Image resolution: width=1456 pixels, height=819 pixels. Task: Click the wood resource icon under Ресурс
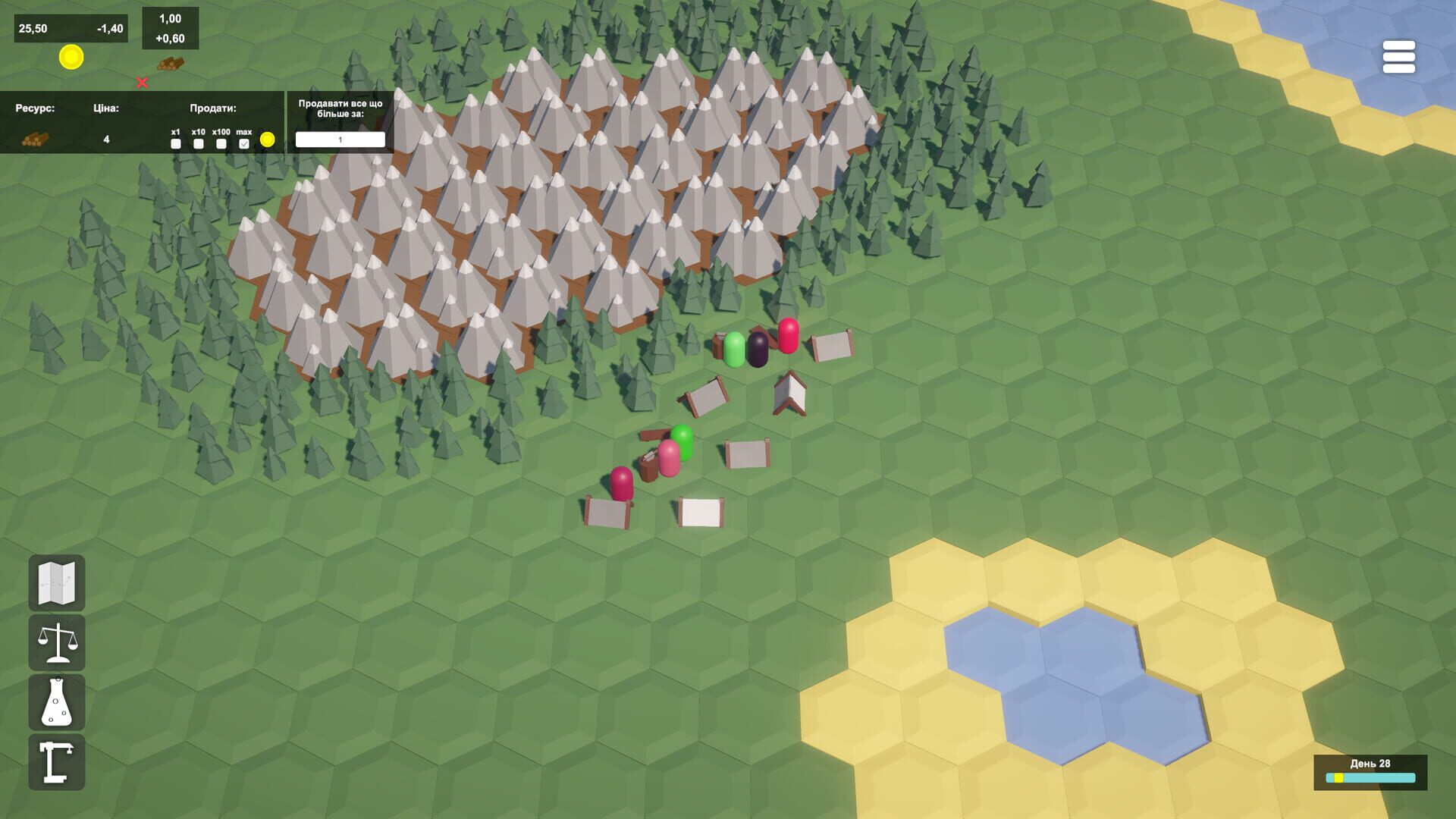click(x=36, y=141)
